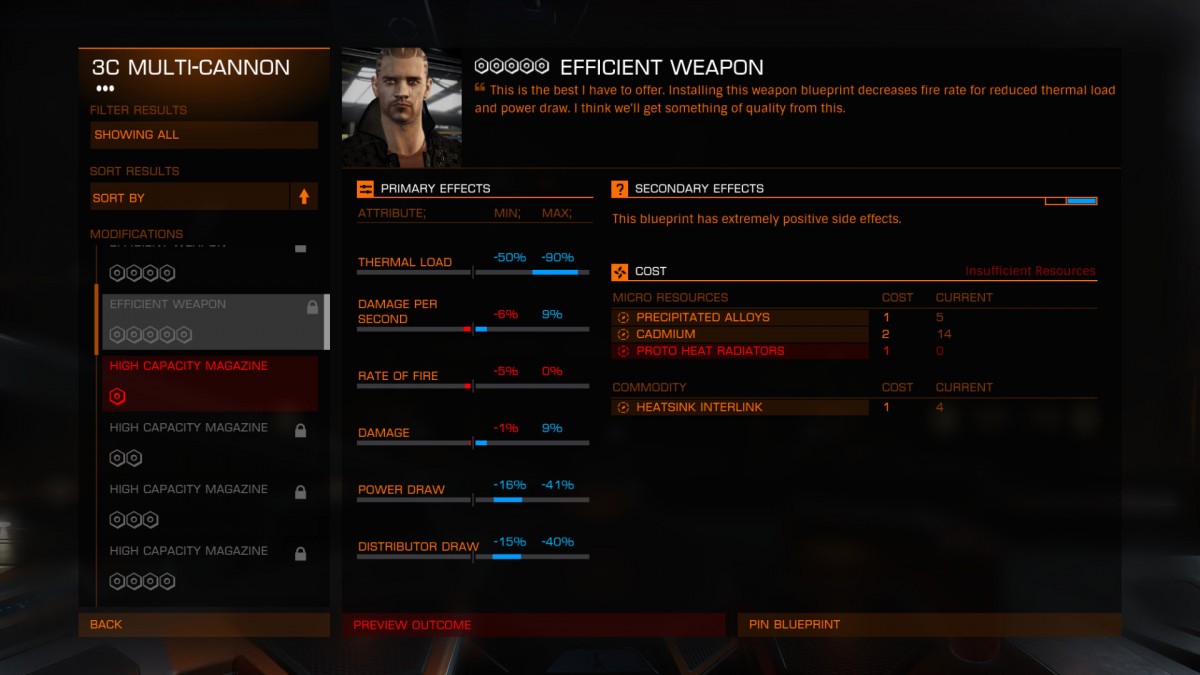Viewport: 1200px width, 675px height.
Task: Toggle the sort direction arrow
Action: pyautogui.click(x=304, y=197)
